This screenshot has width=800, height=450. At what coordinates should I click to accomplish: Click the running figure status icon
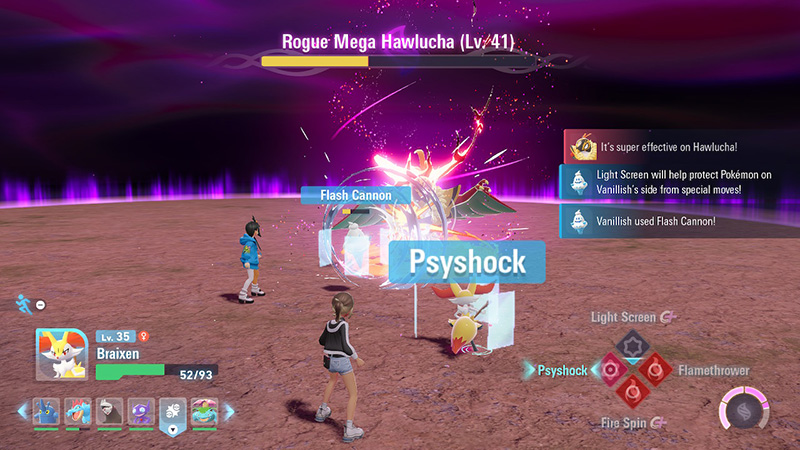(x=22, y=301)
